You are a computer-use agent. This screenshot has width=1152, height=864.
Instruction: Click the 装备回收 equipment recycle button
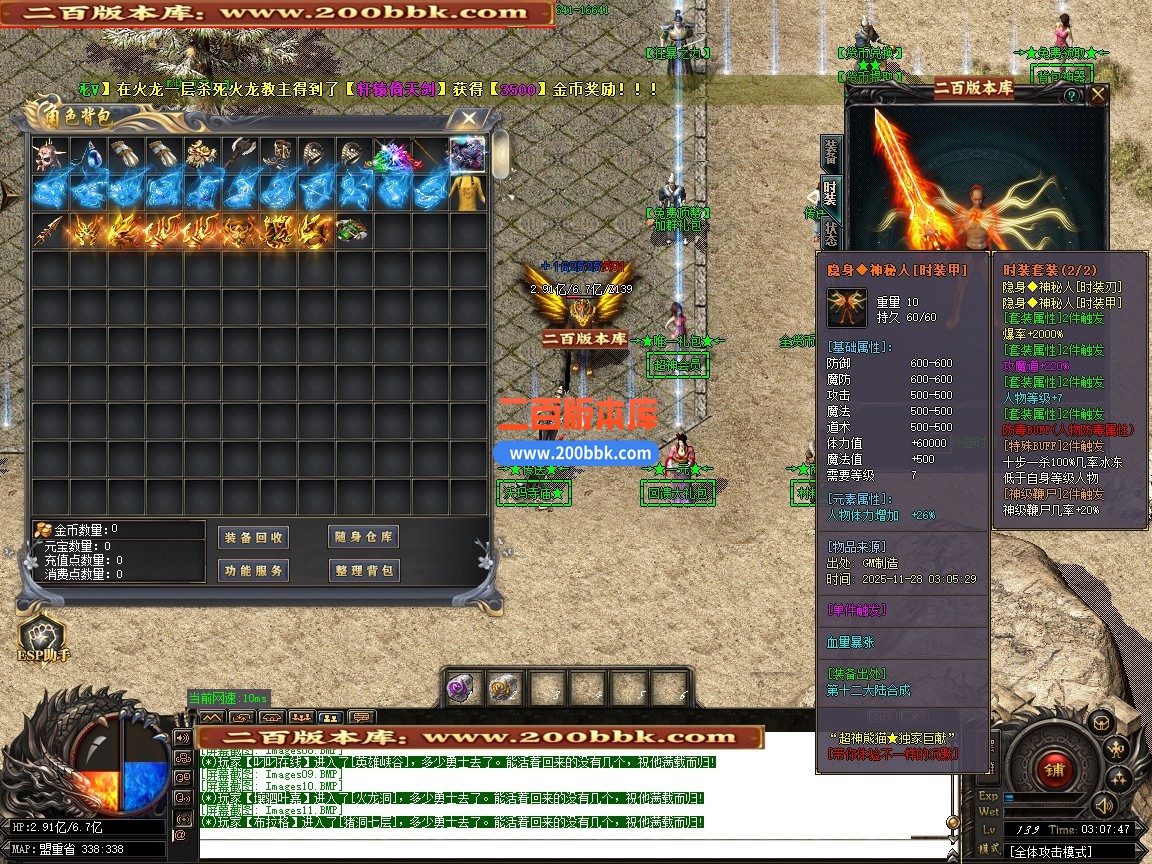click(253, 537)
